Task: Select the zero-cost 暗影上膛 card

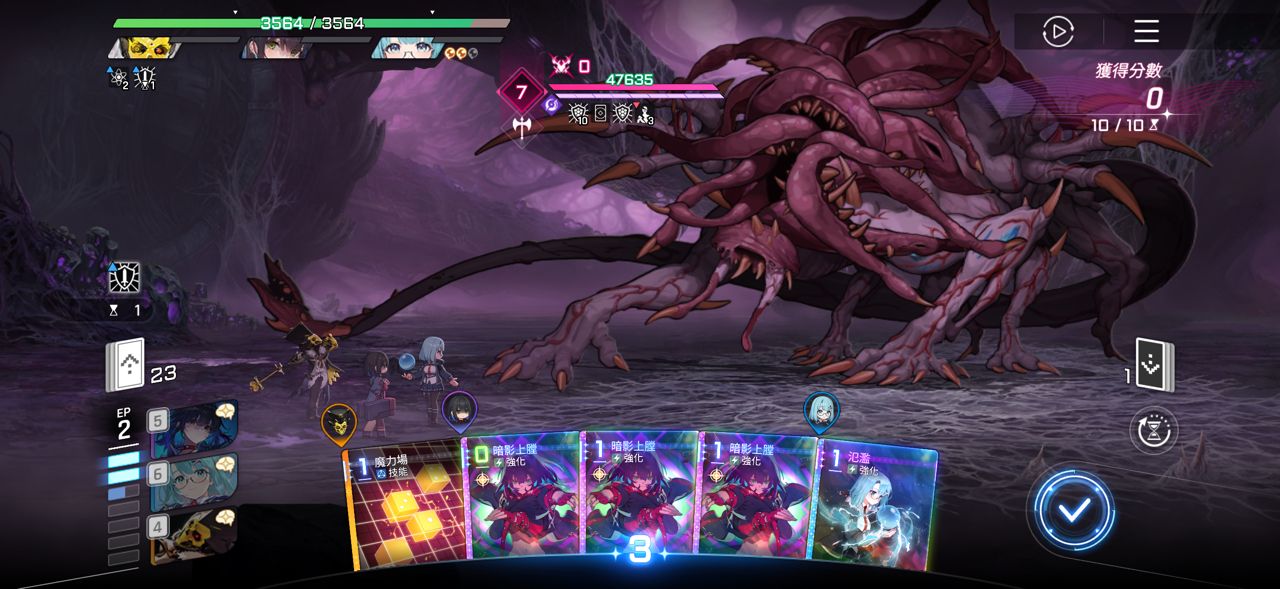Action: point(522,495)
